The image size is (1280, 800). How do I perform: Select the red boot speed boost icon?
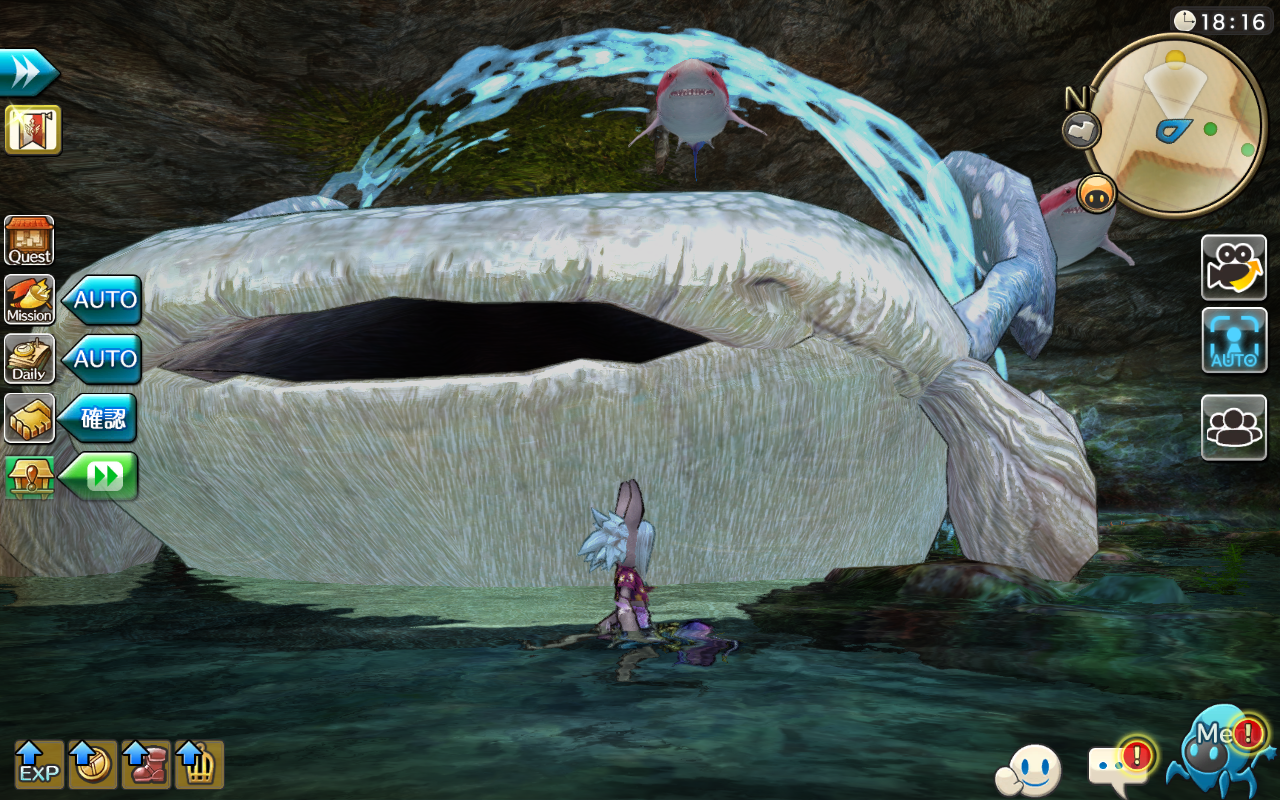pos(146,765)
